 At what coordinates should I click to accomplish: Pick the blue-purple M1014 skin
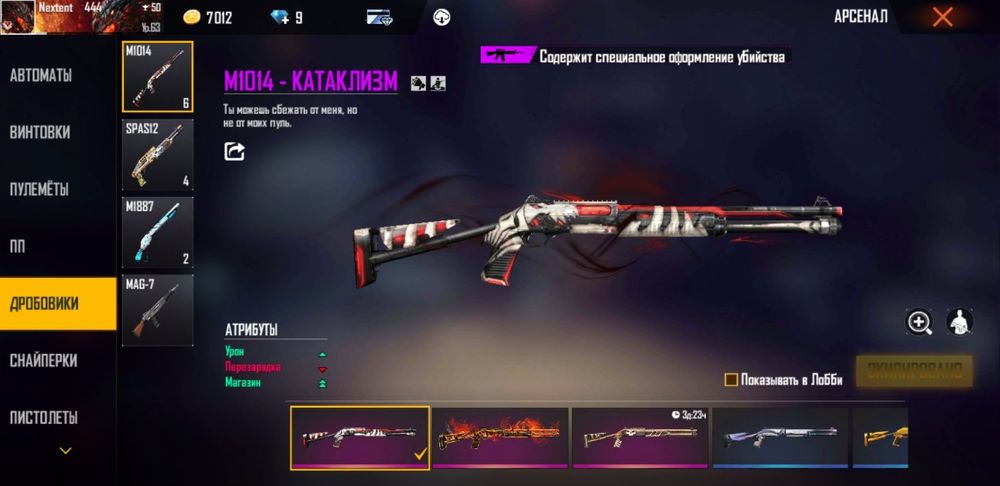point(780,437)
